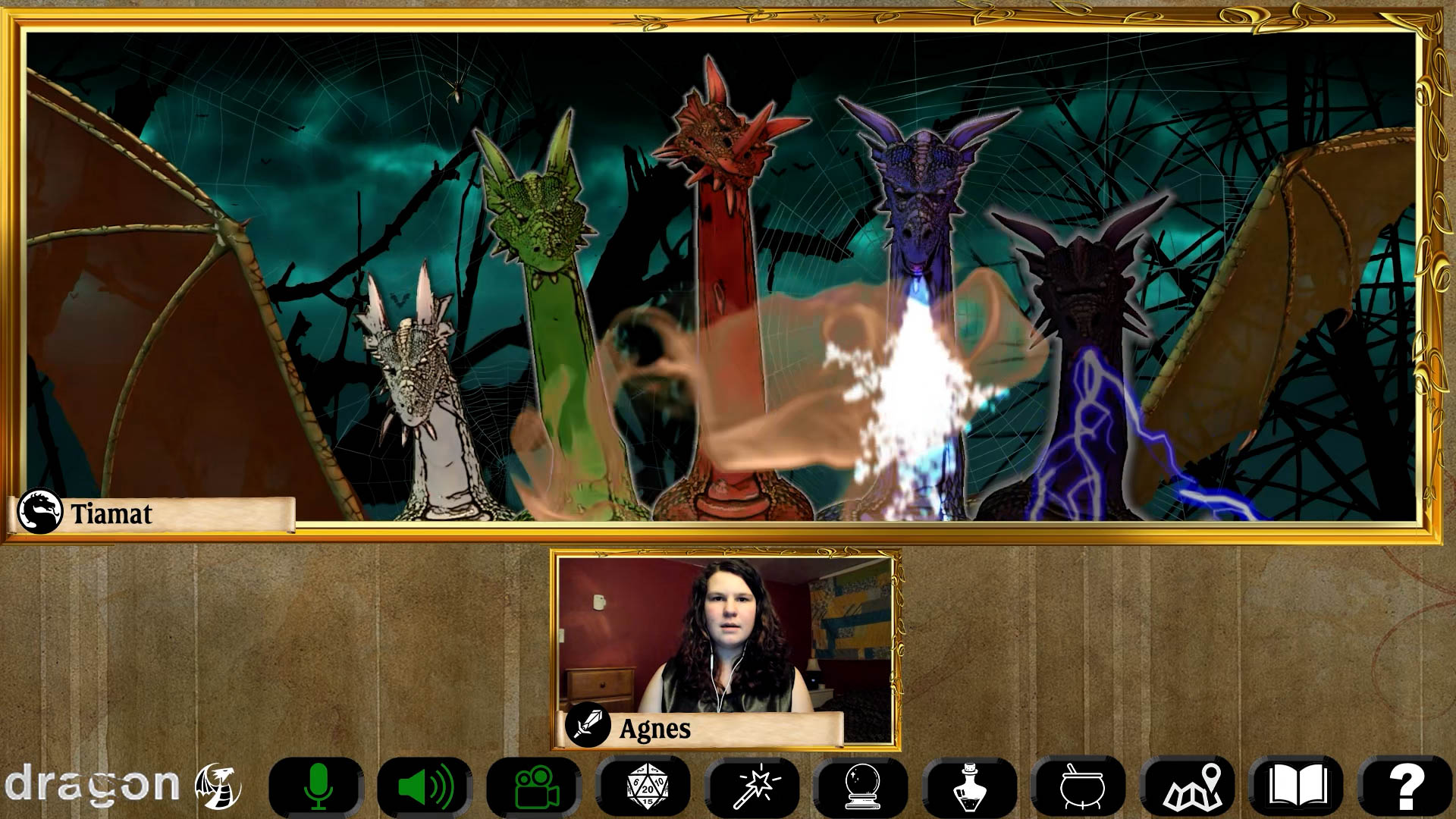This screenshot has height=819, width=1456.
Task: Select the potion bottle icon
Action: point(971,786)
